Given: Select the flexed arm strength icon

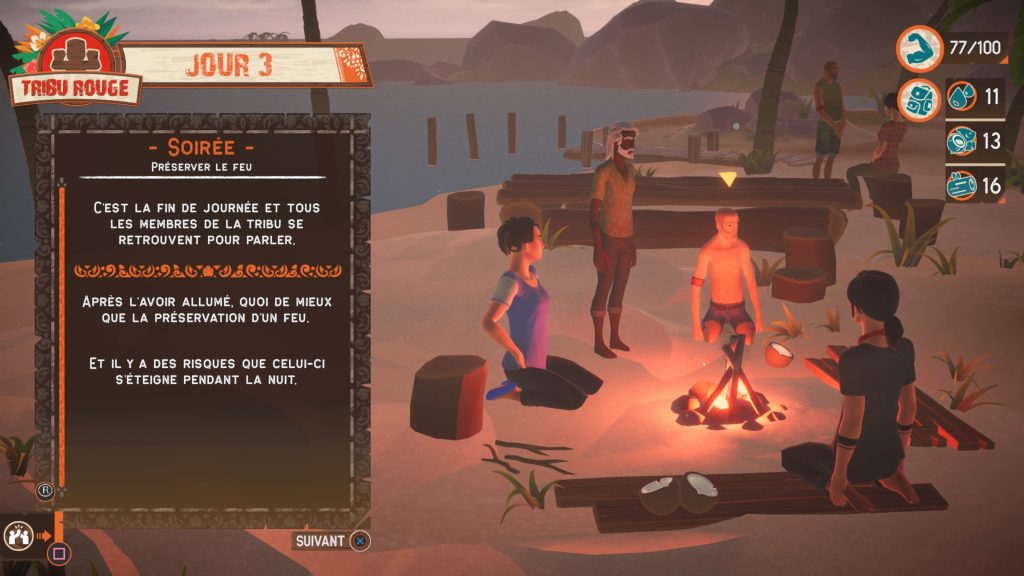Looking at the screenshot, I should click(917, 47).
